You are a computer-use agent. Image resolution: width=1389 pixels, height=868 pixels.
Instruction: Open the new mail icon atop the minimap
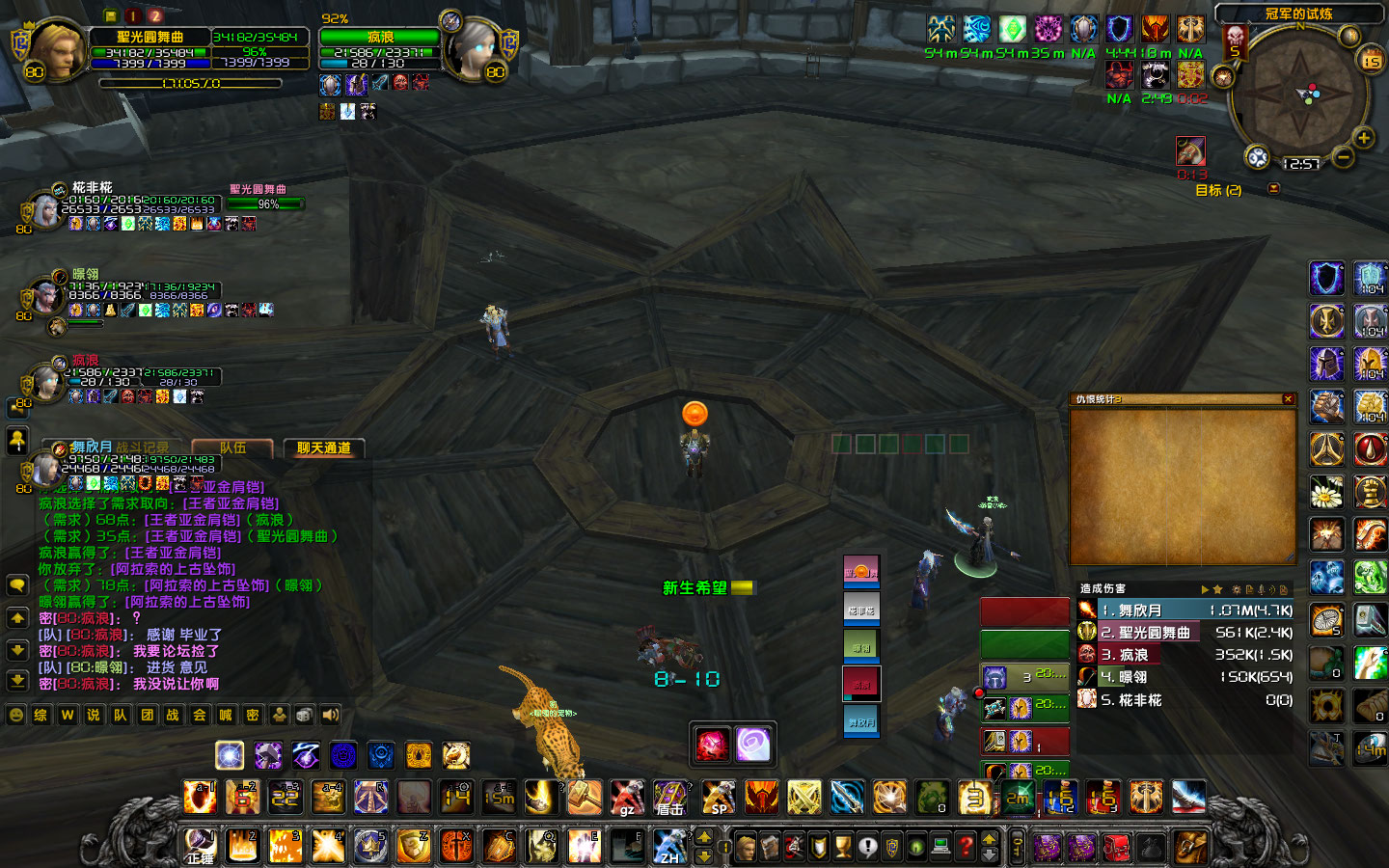[1350, 36]
